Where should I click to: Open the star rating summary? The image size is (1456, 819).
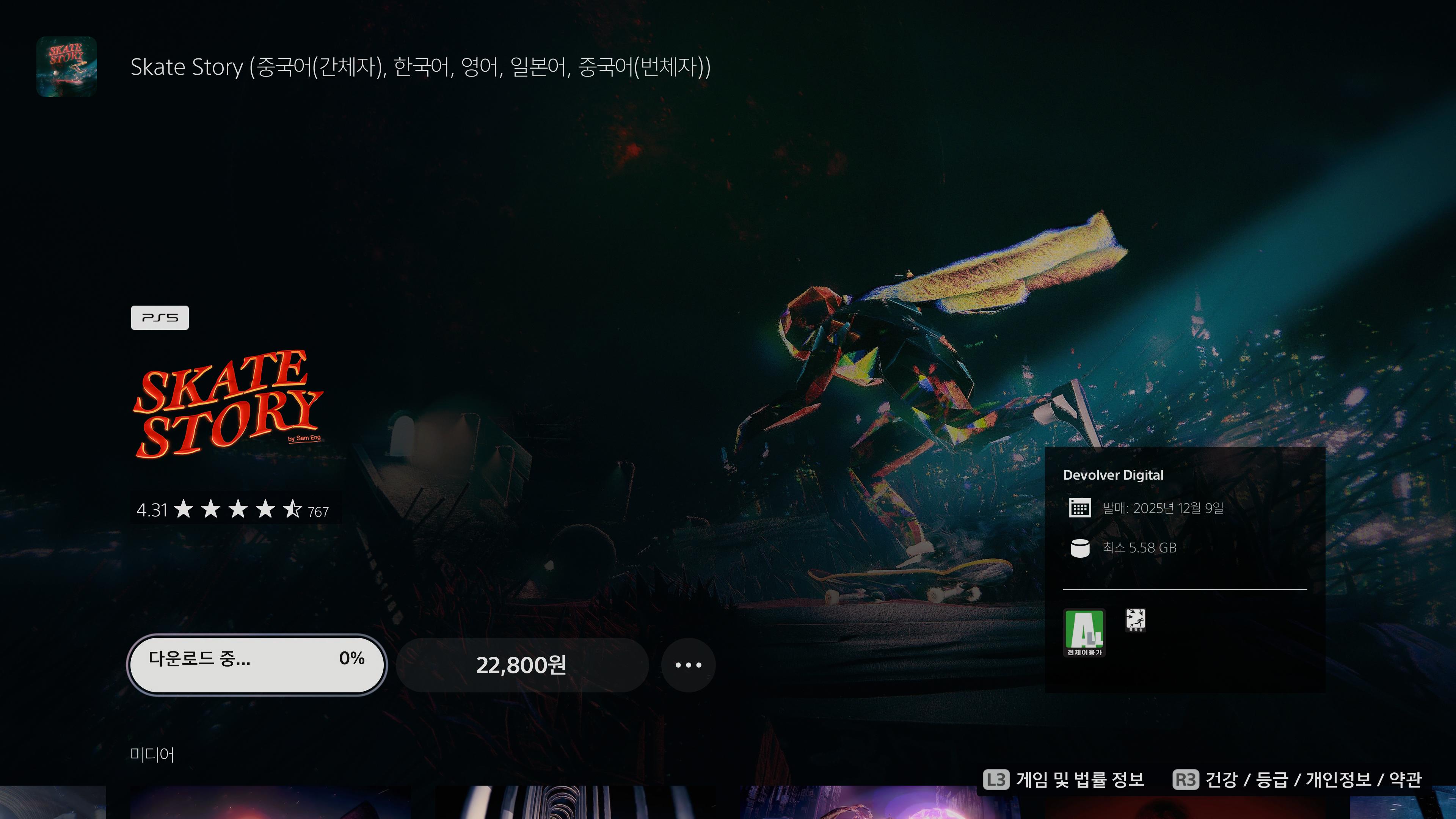[233, 510]
